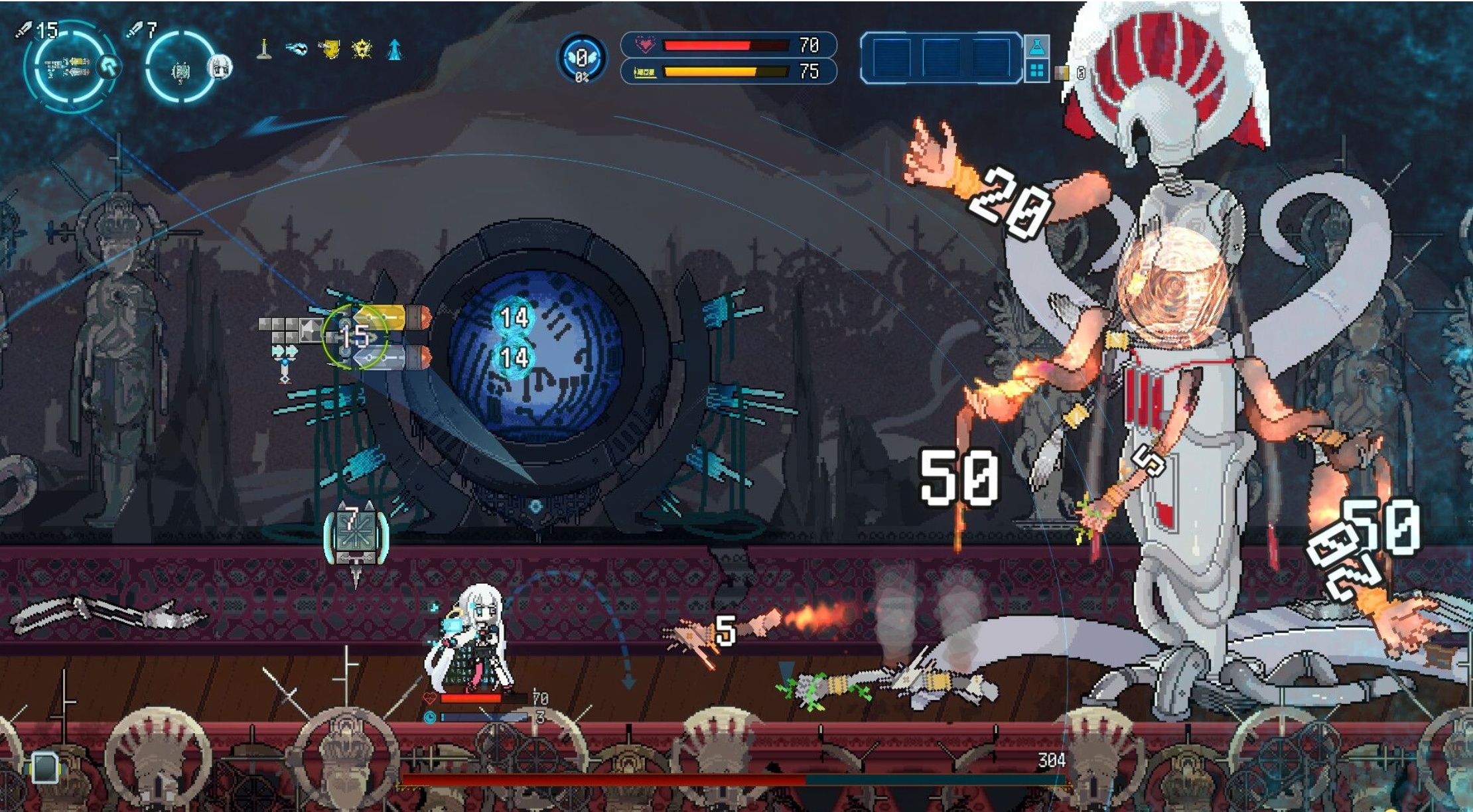Click the winged zero percent gauge
This screenshot has width=1473, height=812.
[x=582, y=60]
